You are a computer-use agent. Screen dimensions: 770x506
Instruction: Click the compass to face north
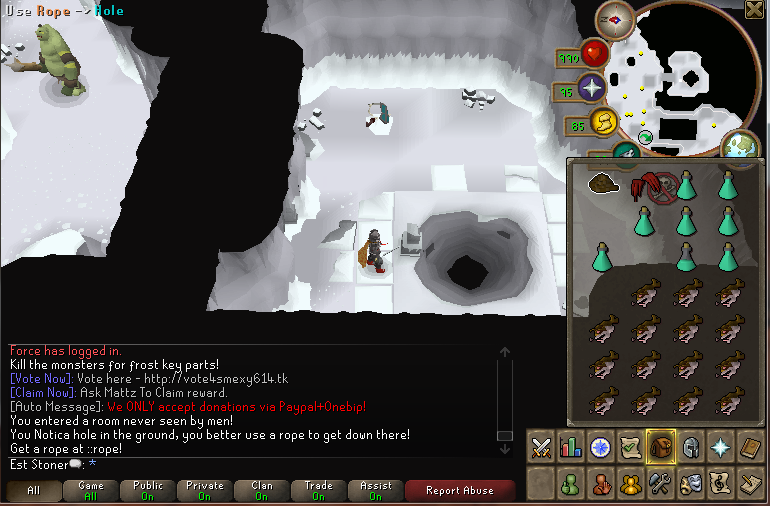coord(615,19)
